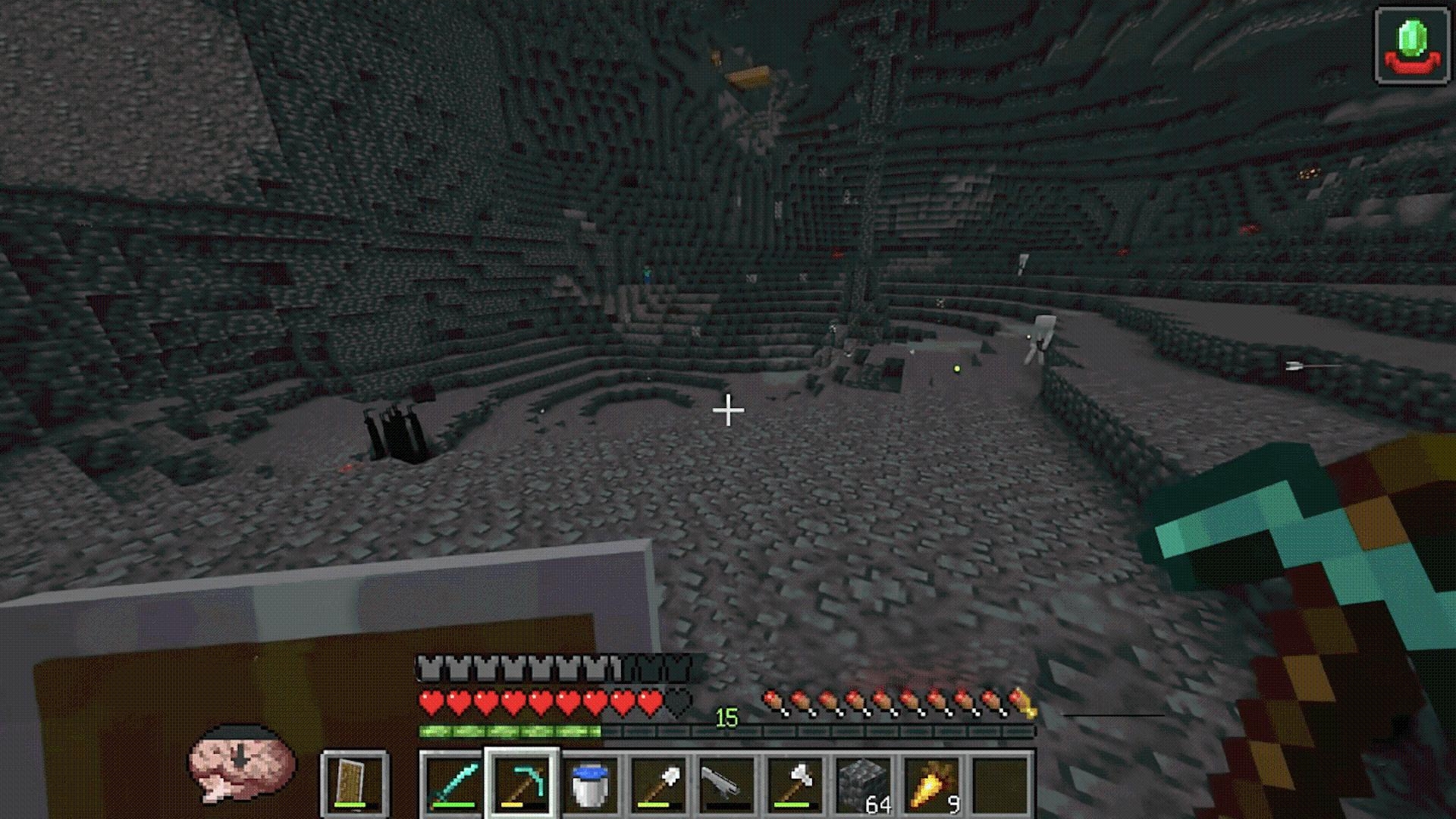This screenshot has width=1456, height=819.
Task: Pick the crossbow hotbar slot
Action: tap(726, 785)
